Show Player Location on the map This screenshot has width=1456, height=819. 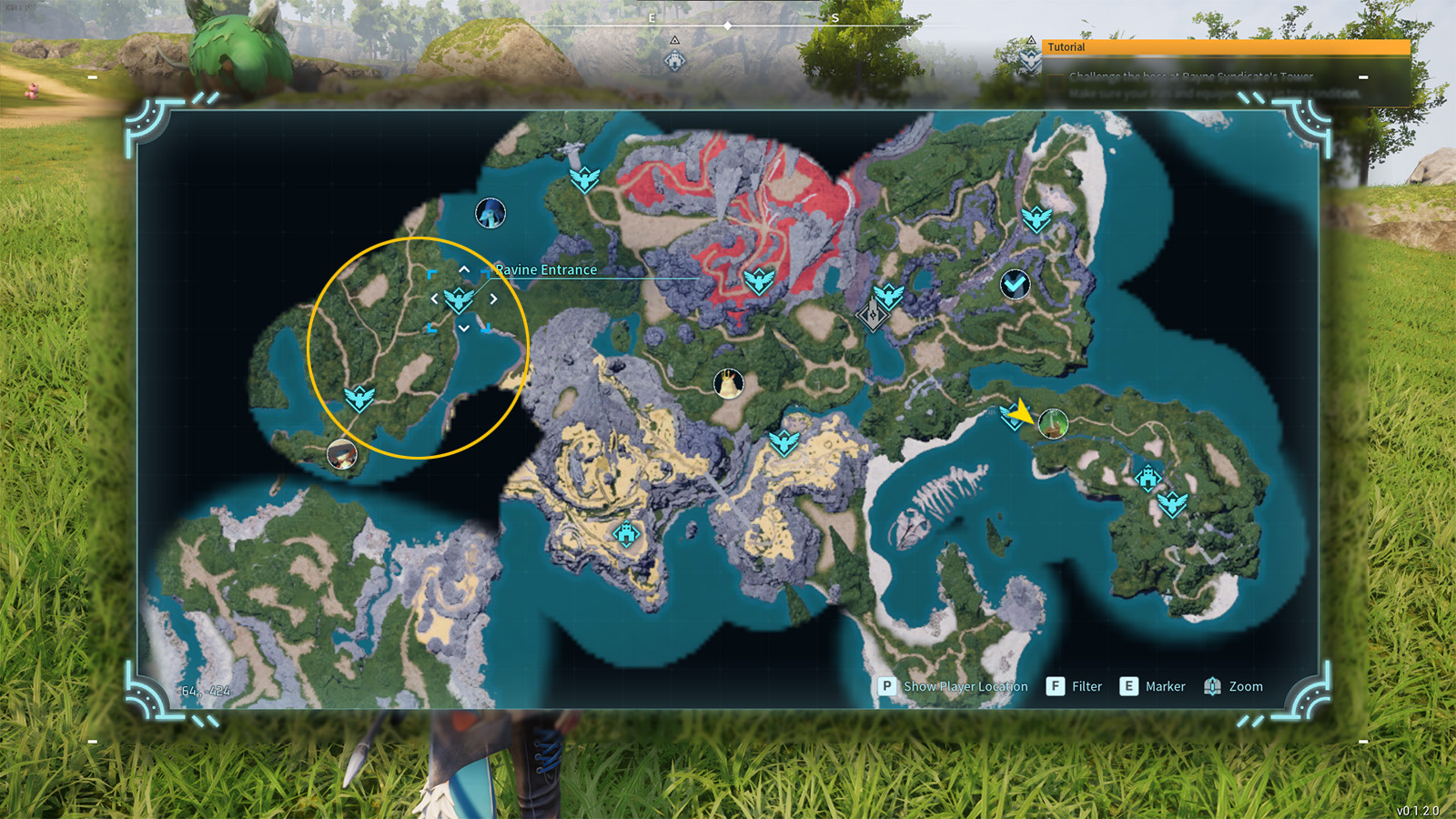(953, 686)
